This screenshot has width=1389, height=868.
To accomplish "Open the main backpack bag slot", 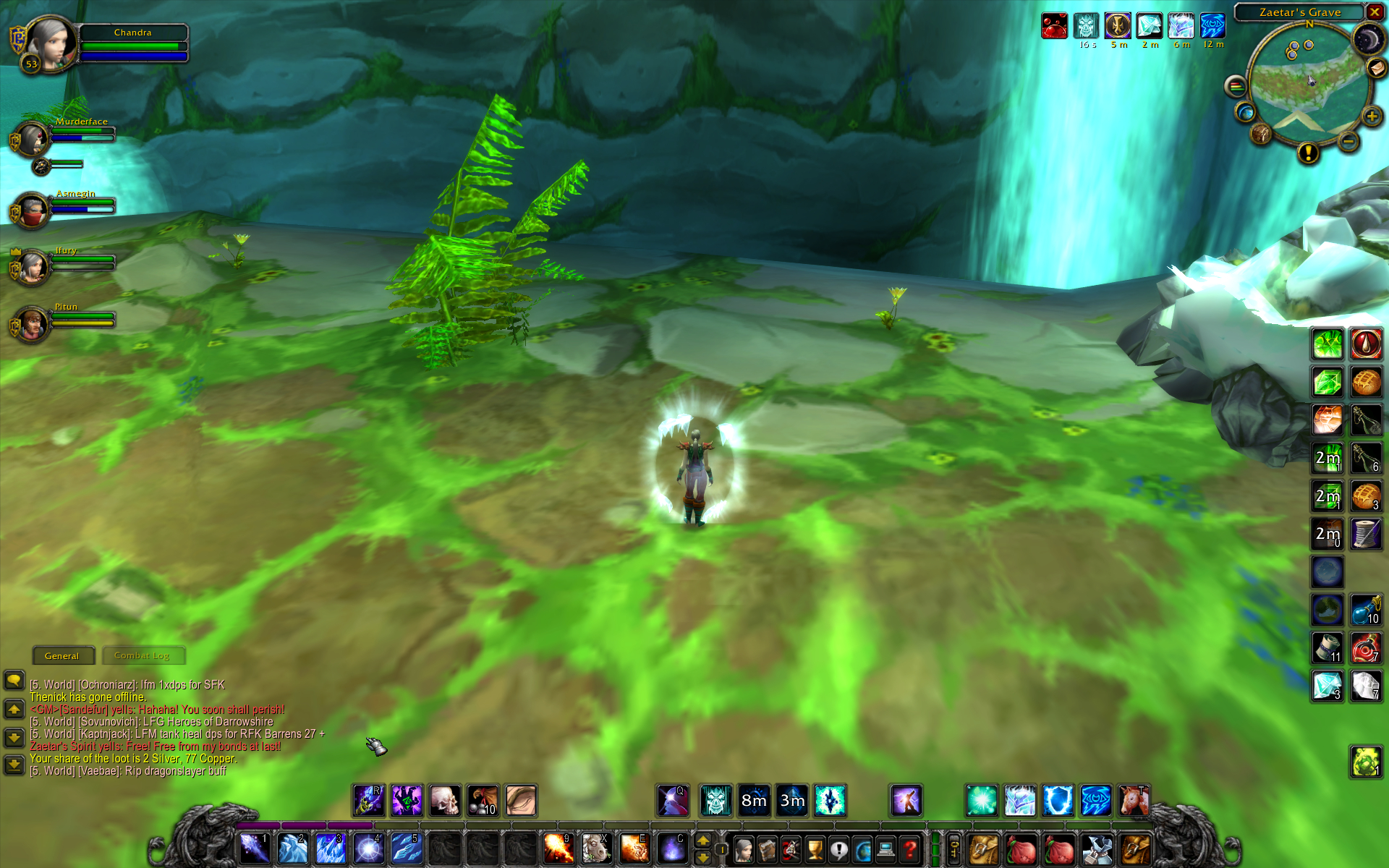I will coord(1135,849).
